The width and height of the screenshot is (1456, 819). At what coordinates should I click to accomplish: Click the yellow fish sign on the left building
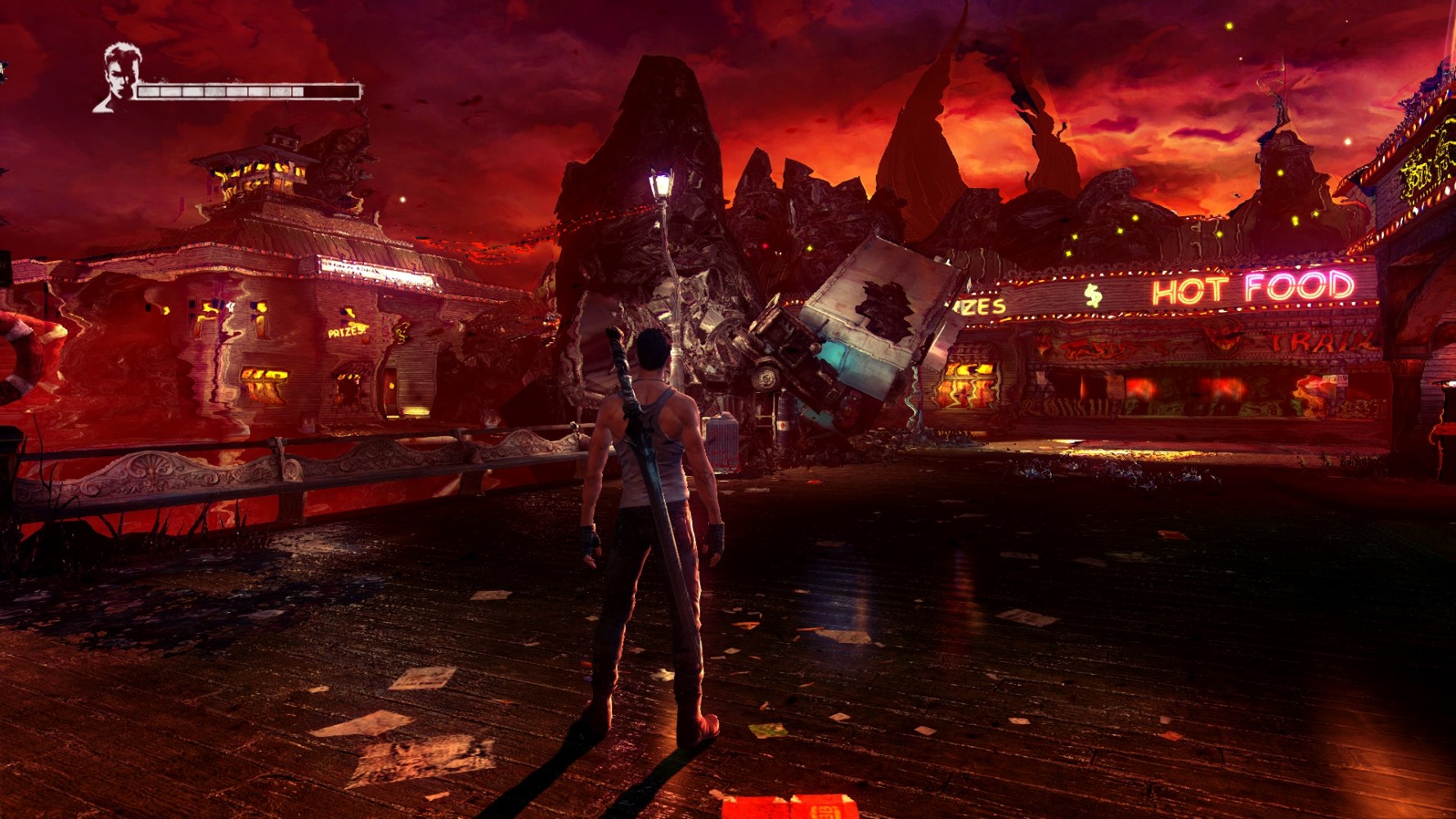[402, 332]
